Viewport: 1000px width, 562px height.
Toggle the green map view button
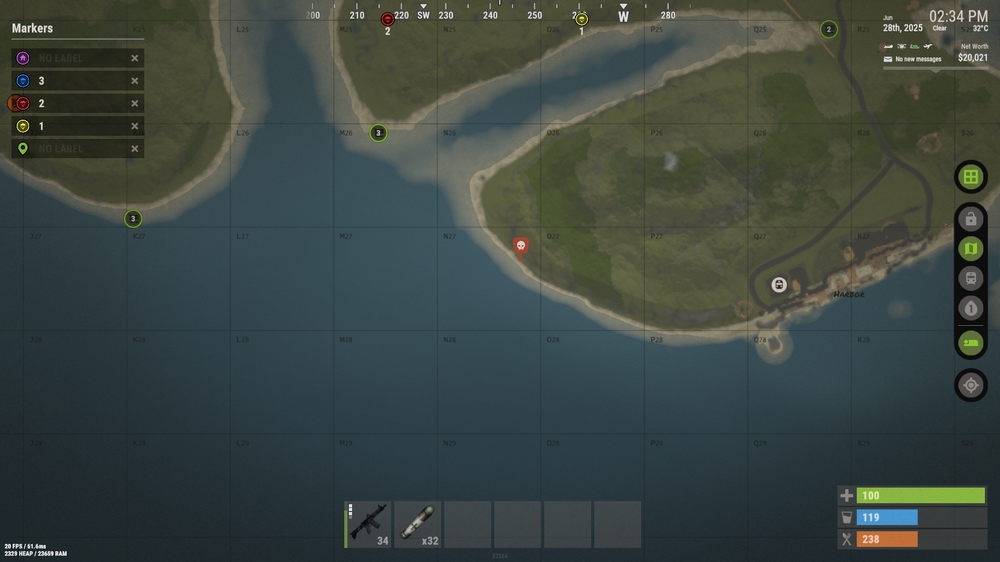[970, 249]
